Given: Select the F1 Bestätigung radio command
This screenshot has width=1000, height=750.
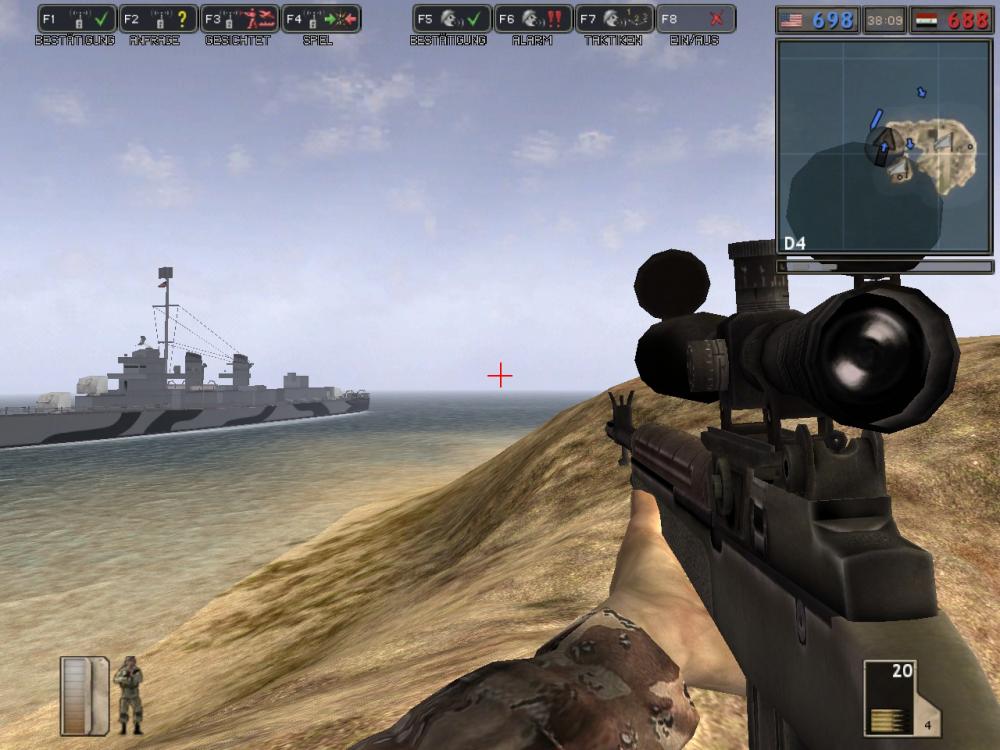Looking at the screenshot, I should click(x=77, y=19).
